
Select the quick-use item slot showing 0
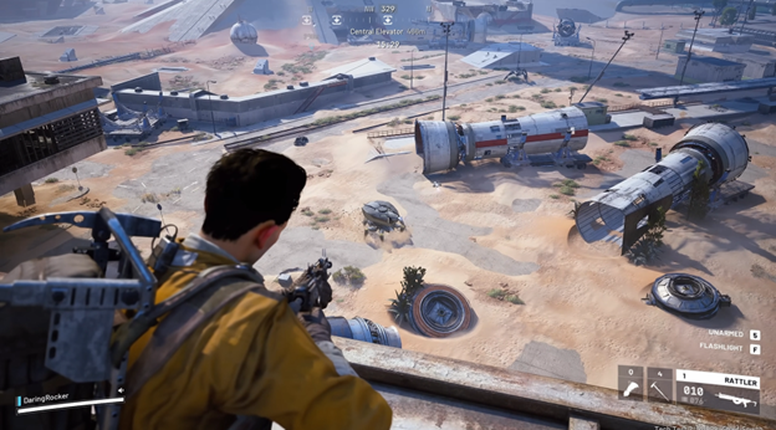[630, 384]
